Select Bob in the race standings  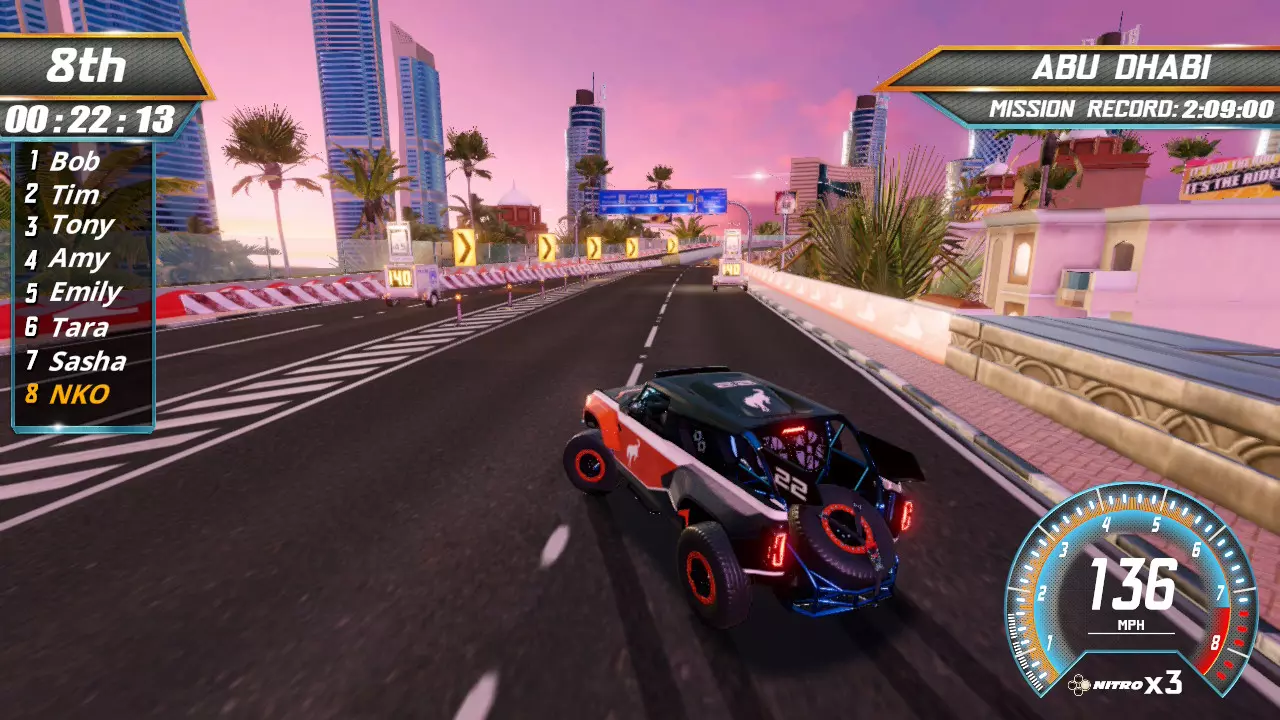pyautogui.click(x=74, y=161)
